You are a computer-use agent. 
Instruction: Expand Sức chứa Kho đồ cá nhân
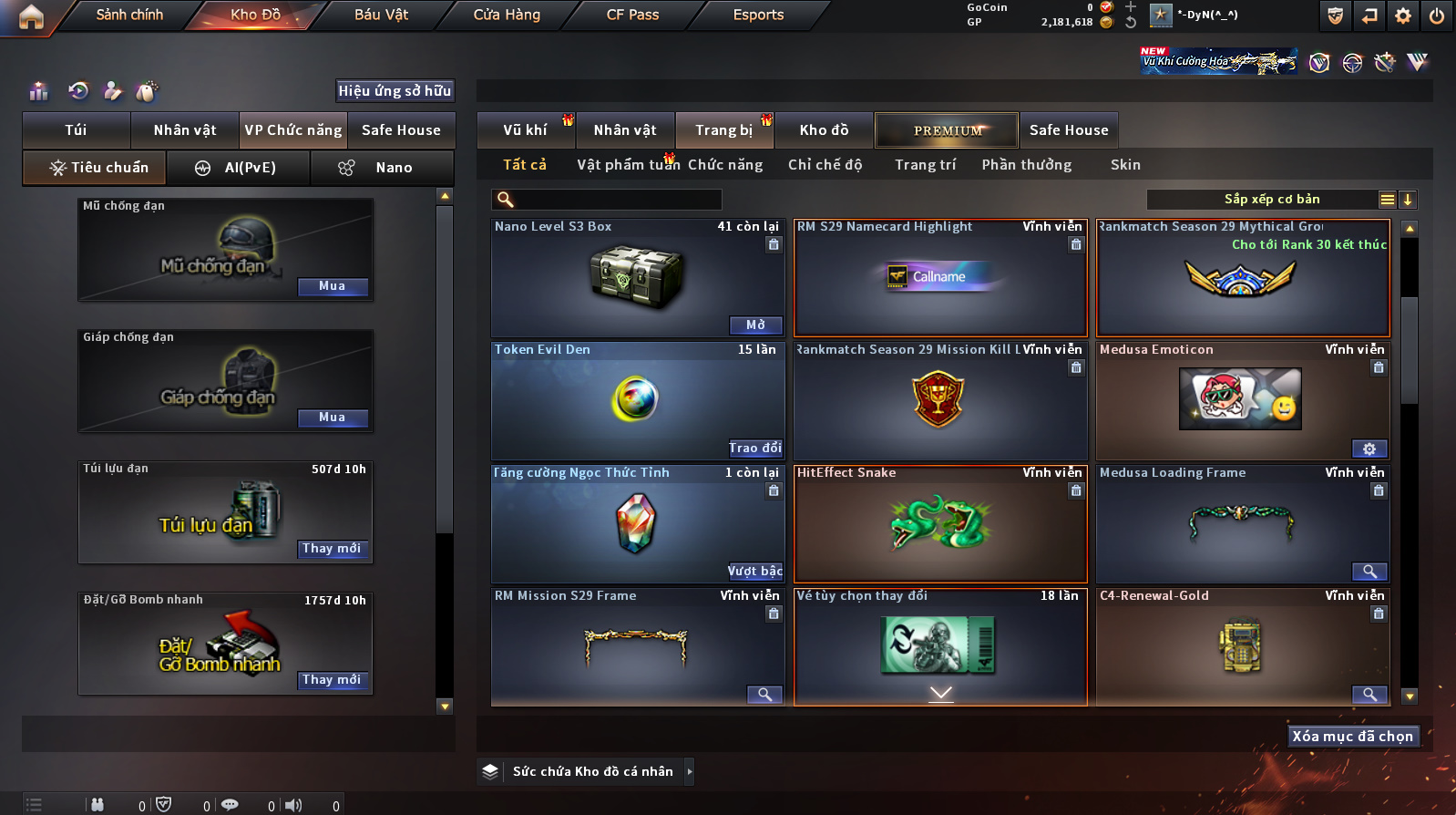click(x=690, y=771)
